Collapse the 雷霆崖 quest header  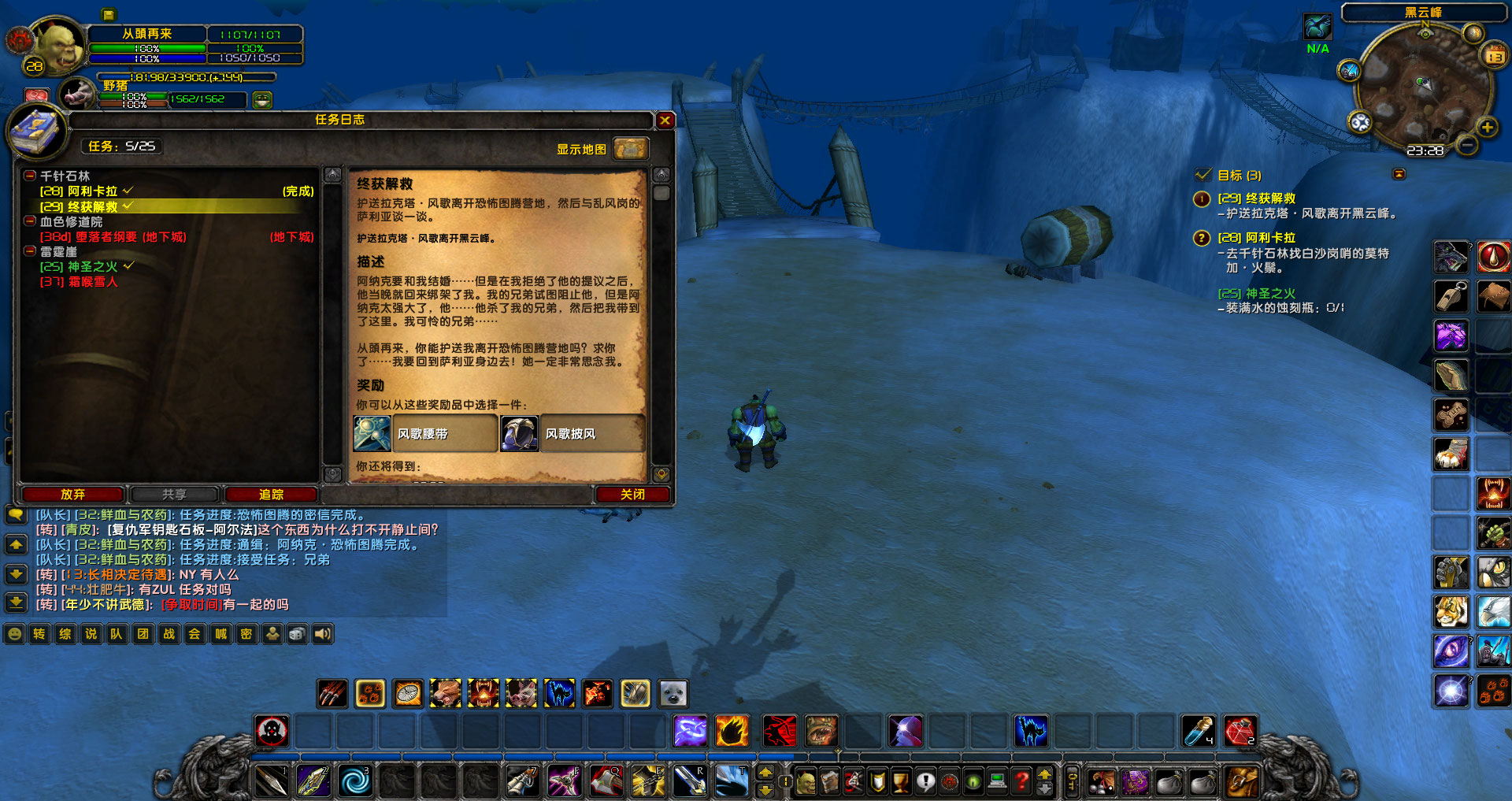[29, 251]
